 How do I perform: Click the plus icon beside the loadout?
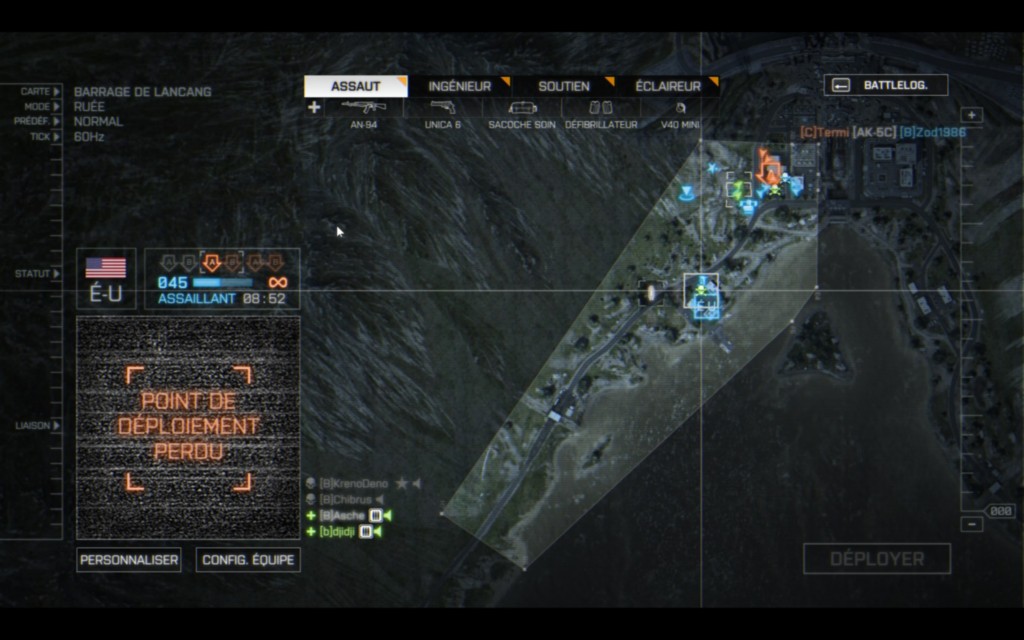click(x=314, y=107)
